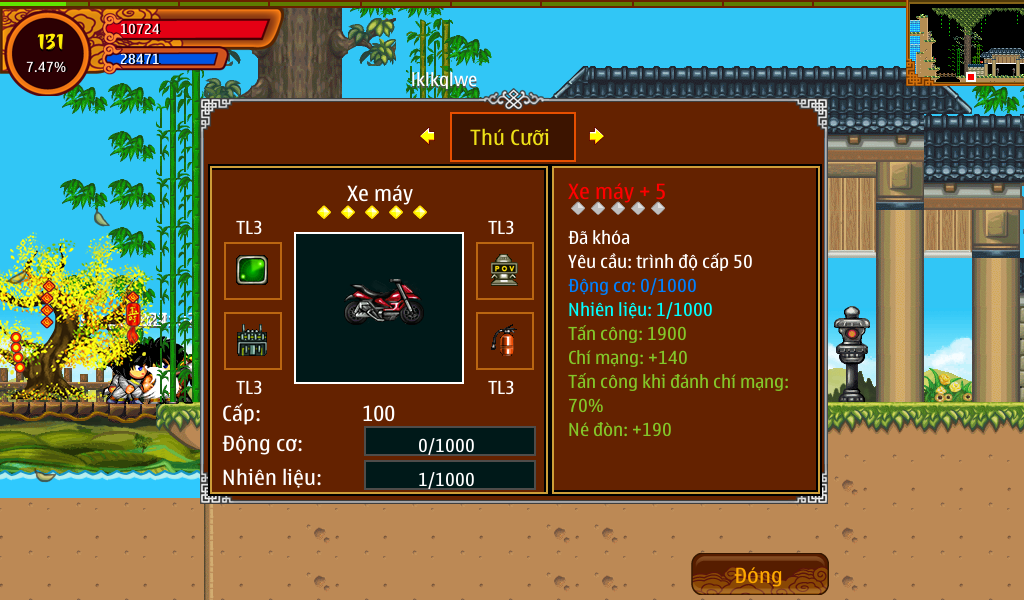Close the panel with Đóng button
Viewport: 1024px width, 600px height.
click(x=759, y=575)
